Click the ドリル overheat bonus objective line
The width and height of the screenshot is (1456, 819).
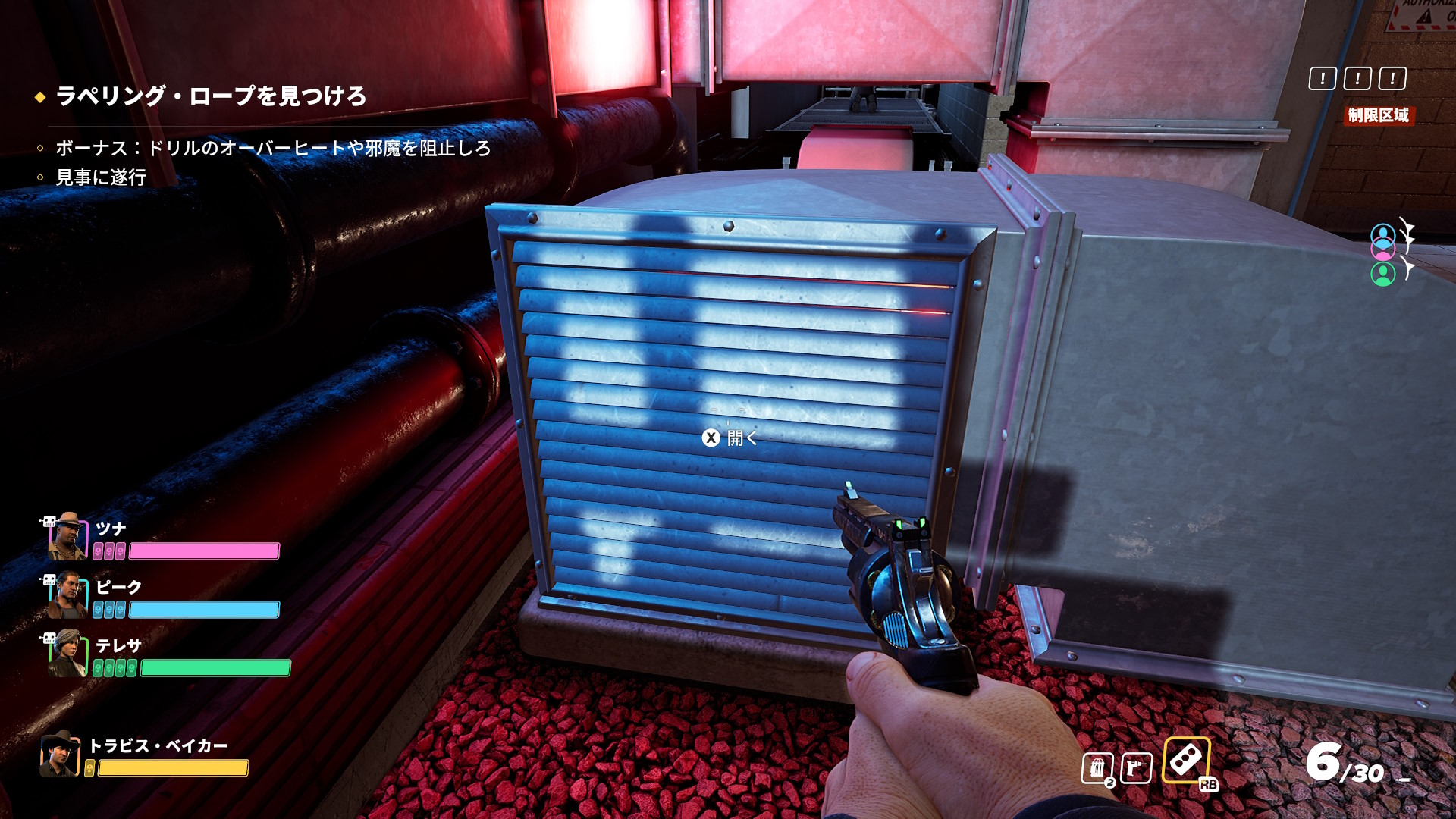point(272,148)
